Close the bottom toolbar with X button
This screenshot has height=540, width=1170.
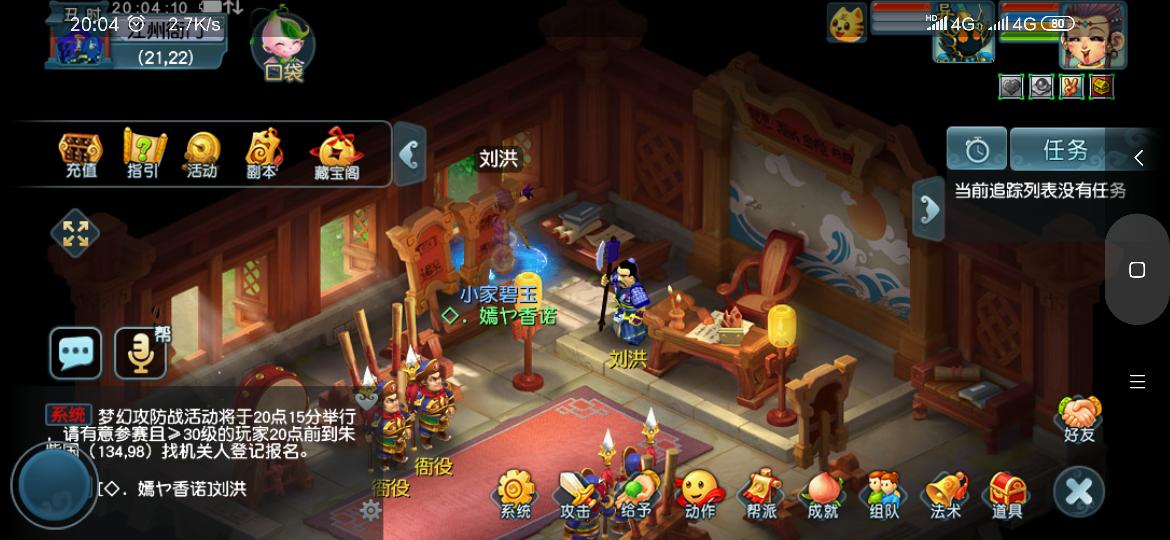point(1079,491)
